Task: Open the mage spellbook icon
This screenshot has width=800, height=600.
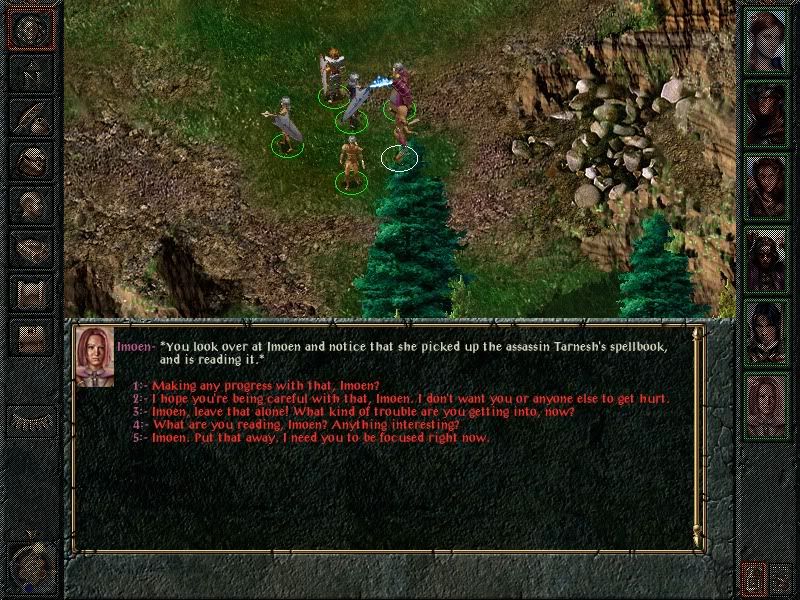Action: click(30, 247)
